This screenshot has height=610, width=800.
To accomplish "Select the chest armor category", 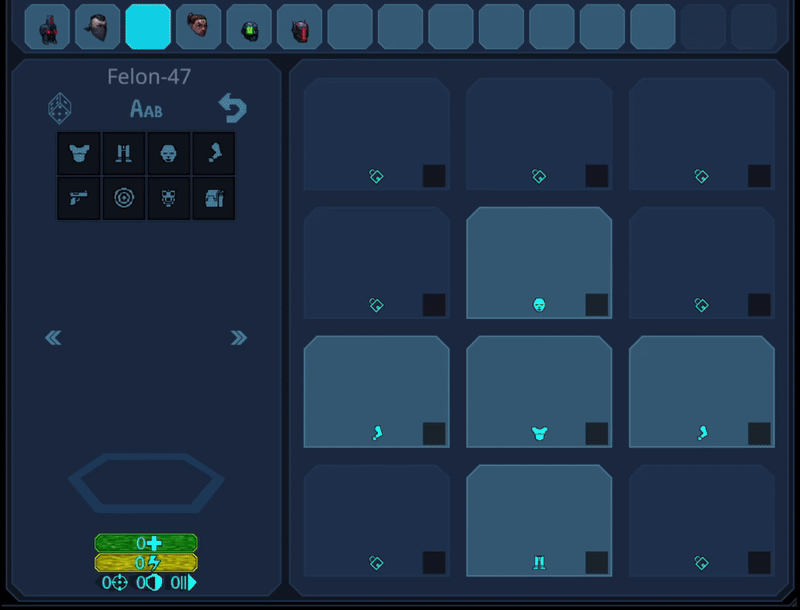I will (78, 154).
